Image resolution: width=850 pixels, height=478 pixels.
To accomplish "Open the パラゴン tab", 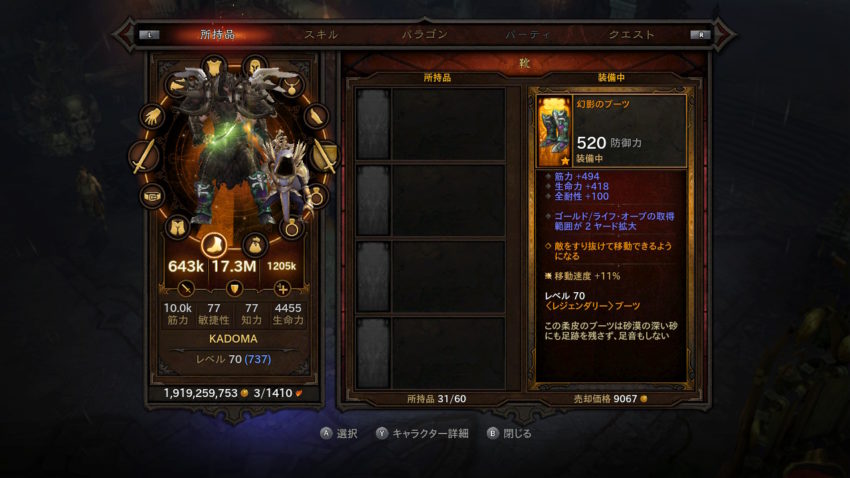I will point(424,34).
